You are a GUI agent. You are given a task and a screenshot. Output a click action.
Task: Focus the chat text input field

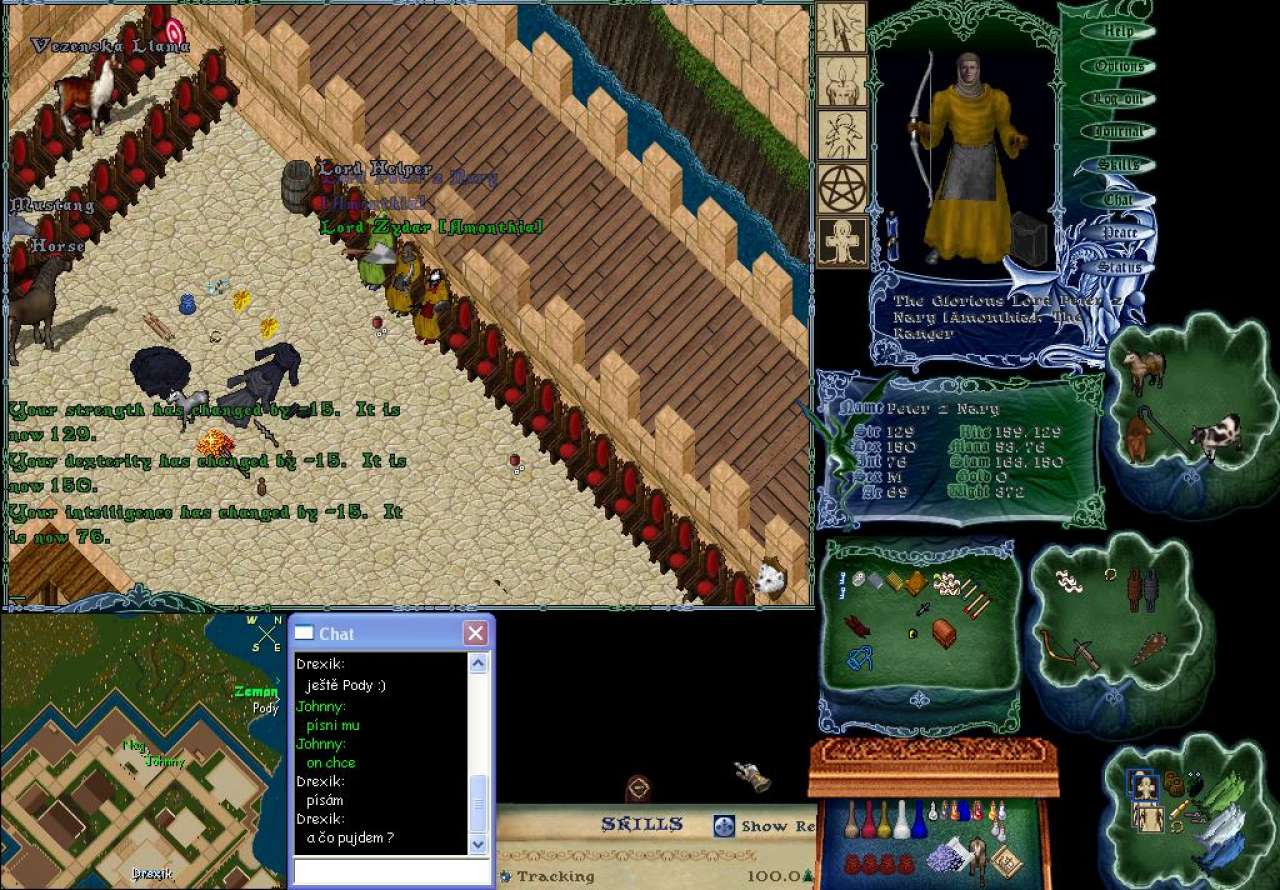[x=389, y=872]
